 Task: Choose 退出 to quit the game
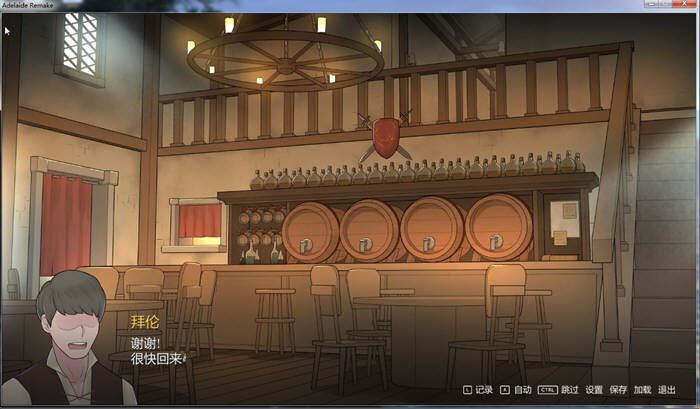click(x=667, y=389)
